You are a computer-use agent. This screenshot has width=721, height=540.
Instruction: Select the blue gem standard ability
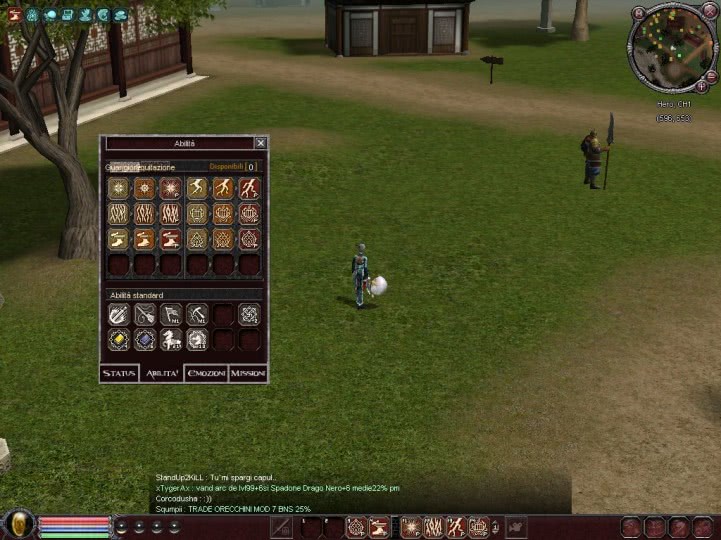(145, 340)
